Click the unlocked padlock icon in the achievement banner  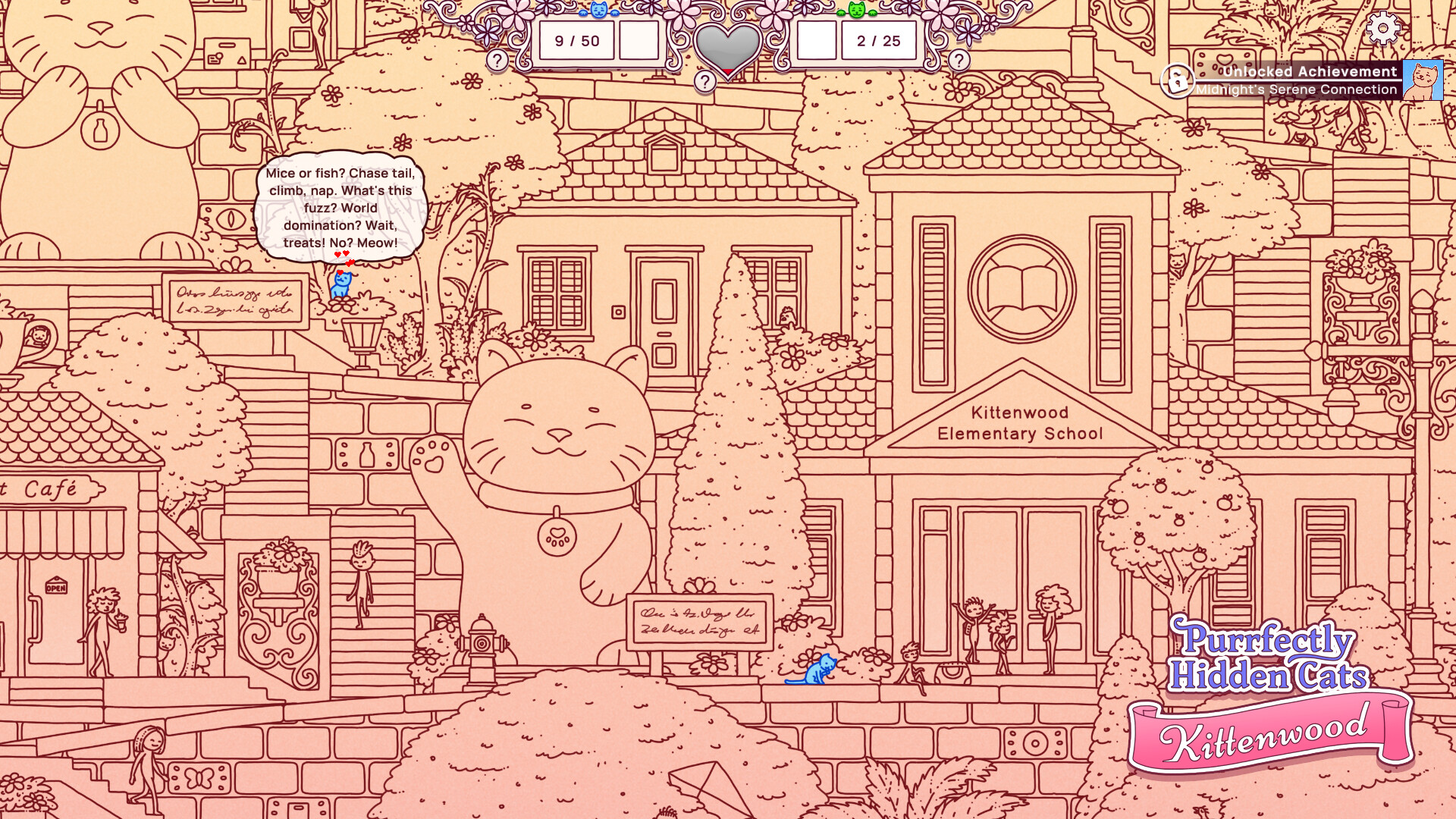coord(1178,80)
